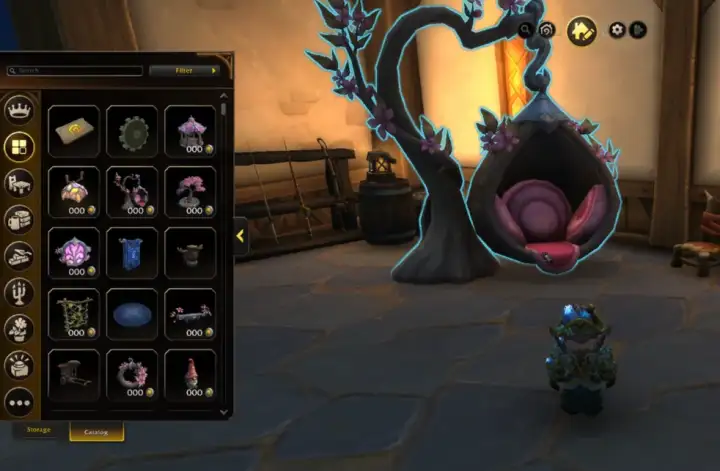Select the garden gnome decor item
The height and width of the screenshot is (471, 720).
[189, 373]
